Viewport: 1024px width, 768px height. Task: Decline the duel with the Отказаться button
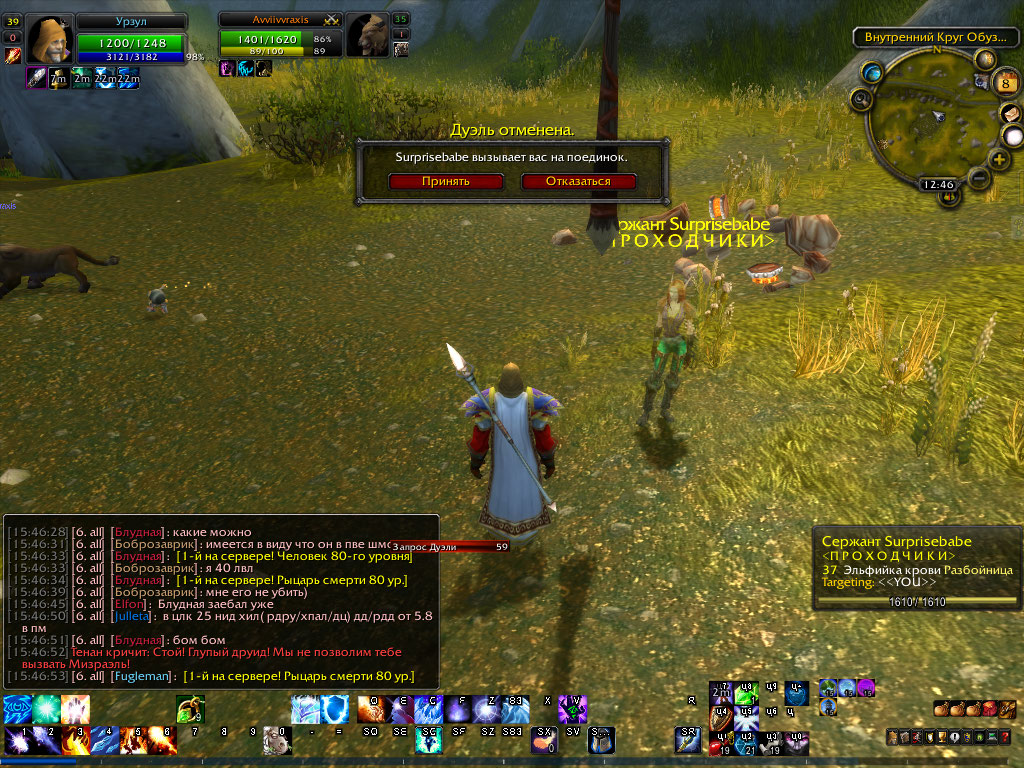[579, 181]
